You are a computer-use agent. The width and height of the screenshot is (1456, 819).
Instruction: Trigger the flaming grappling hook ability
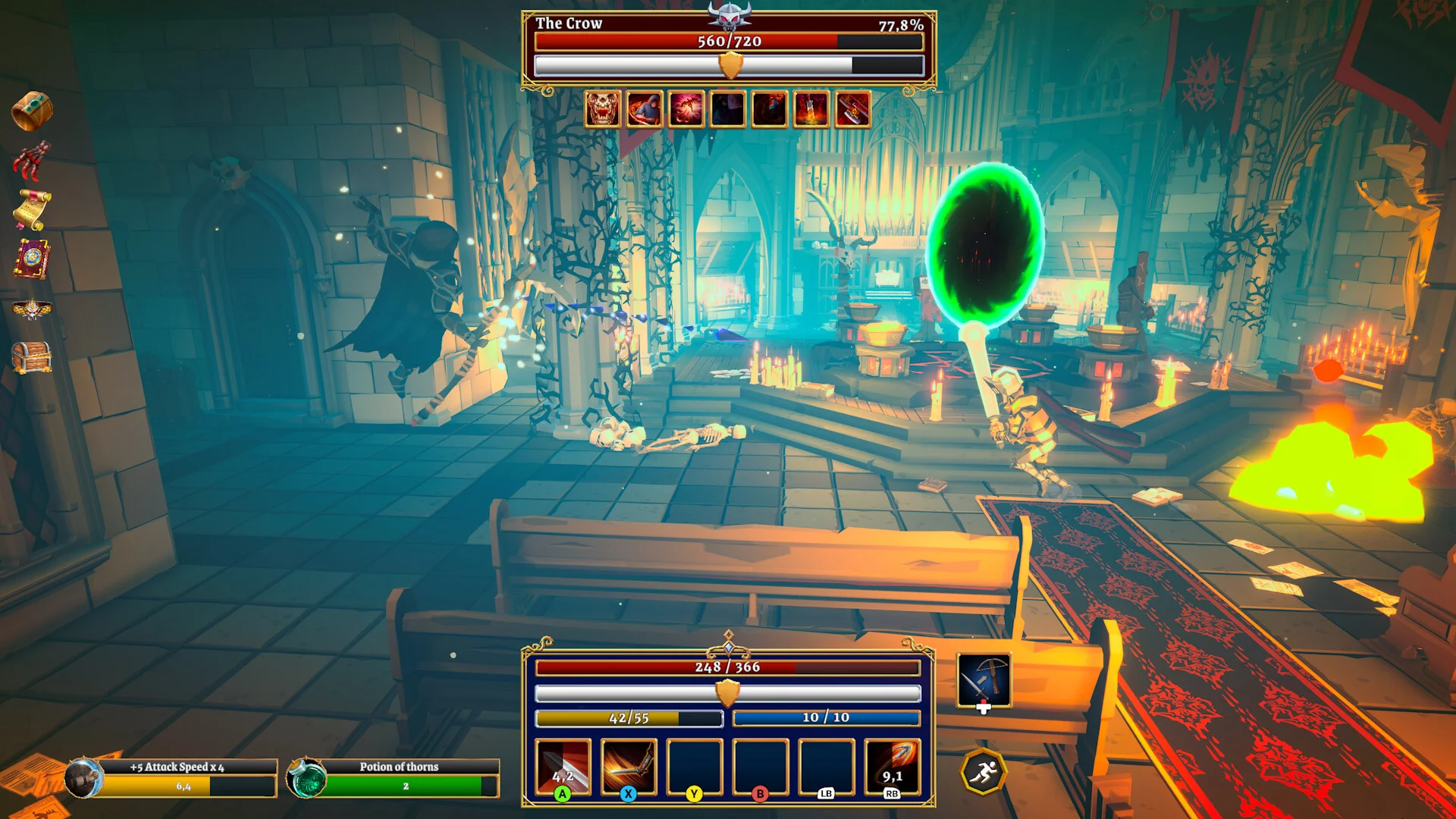(892, 767)
